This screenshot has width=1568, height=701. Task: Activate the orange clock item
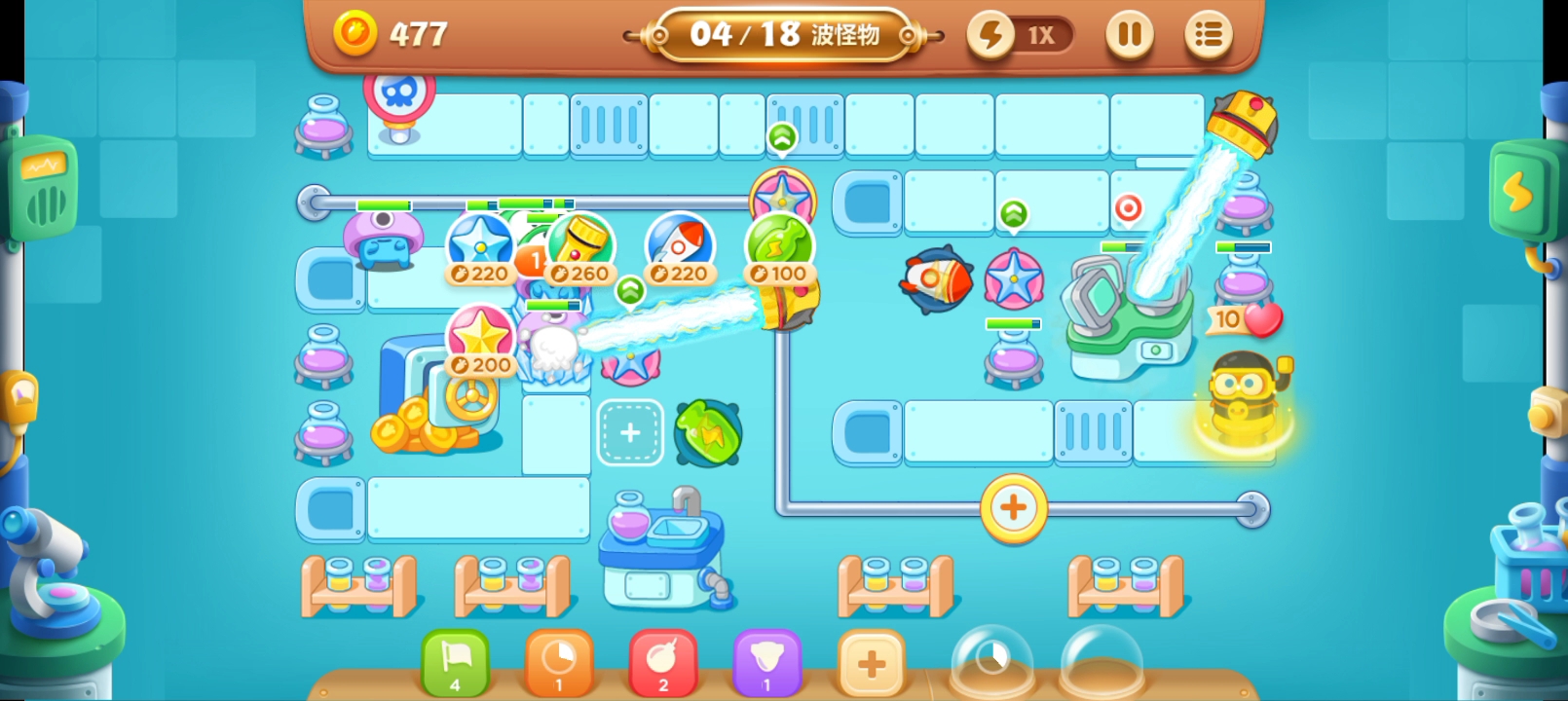tap(559, 662)
